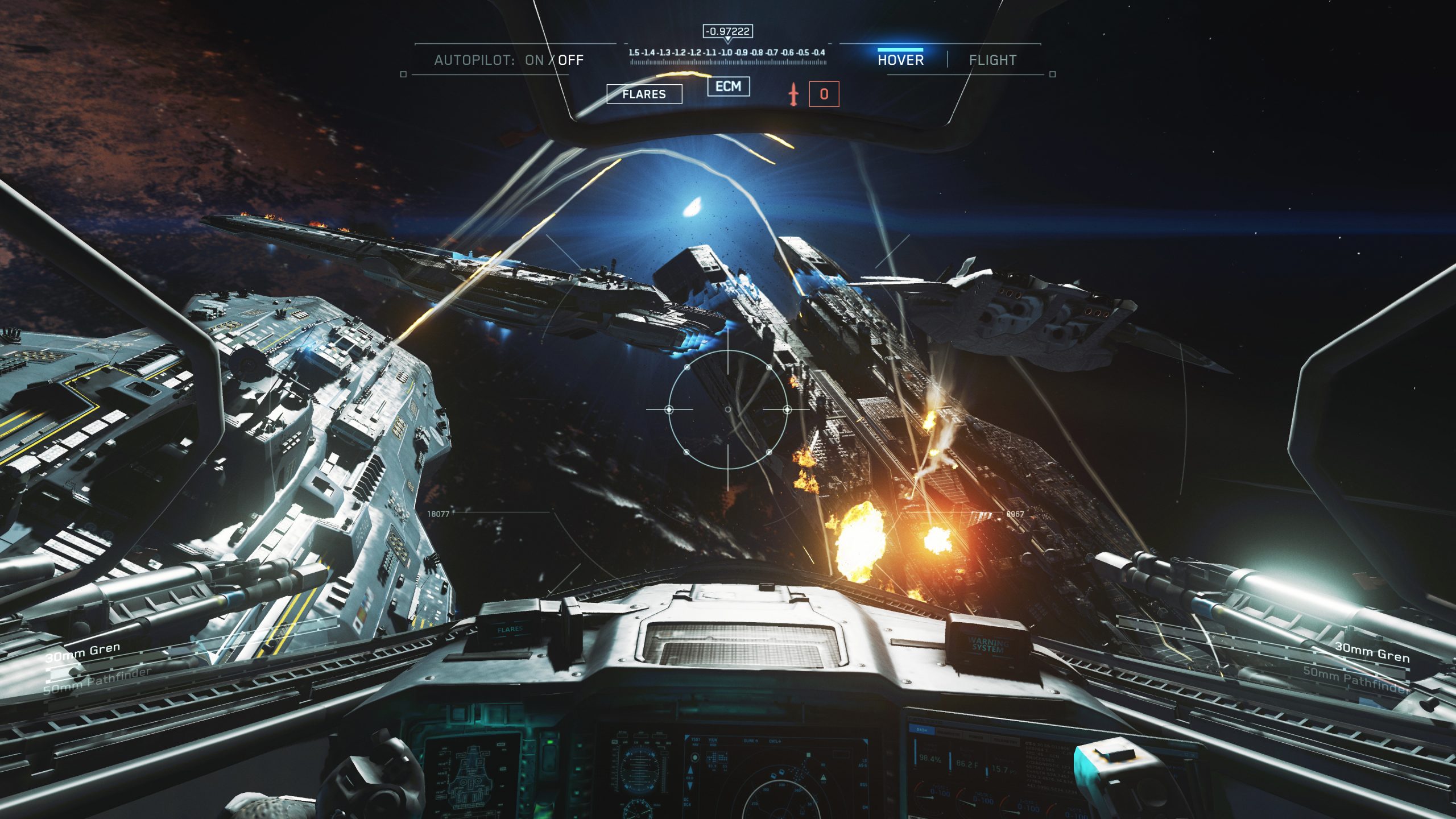The image size is (1456, 819).
Task: Activate the ECM box
Action: [728, 86]
